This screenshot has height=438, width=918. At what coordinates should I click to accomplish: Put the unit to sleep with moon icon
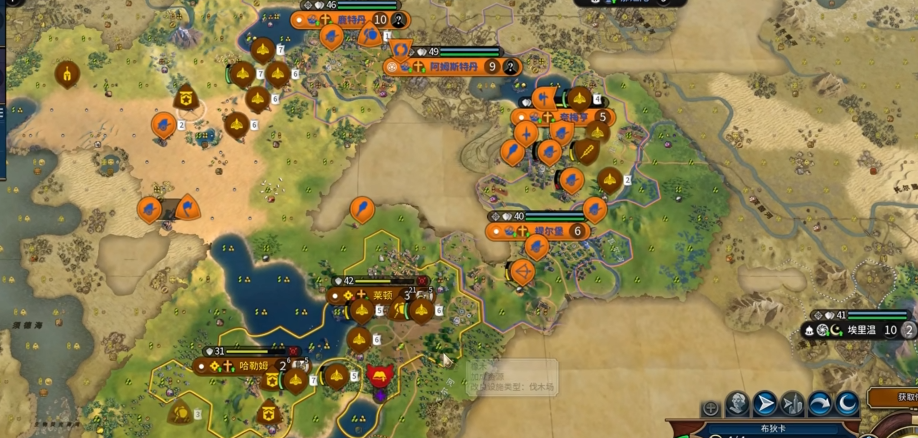click(x=847, y=404)
